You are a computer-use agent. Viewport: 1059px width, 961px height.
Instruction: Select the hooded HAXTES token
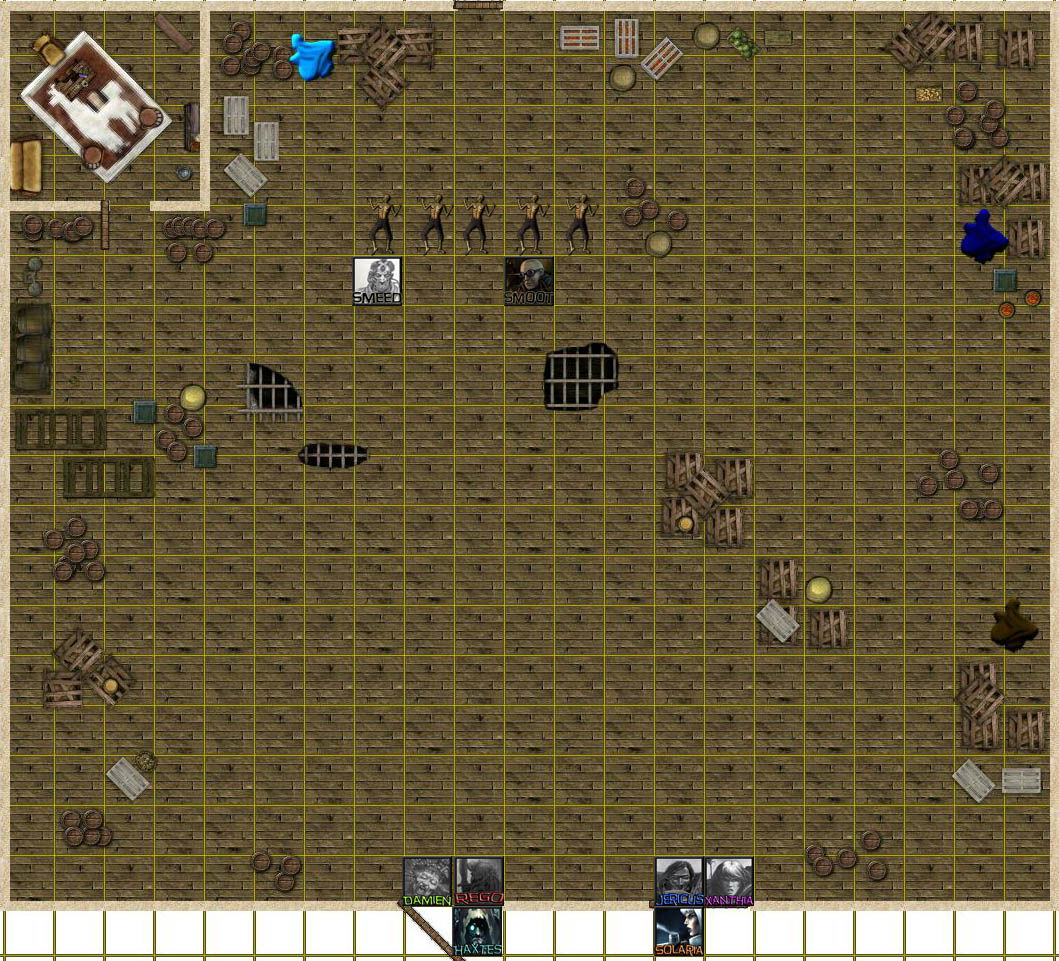[478, 930]
